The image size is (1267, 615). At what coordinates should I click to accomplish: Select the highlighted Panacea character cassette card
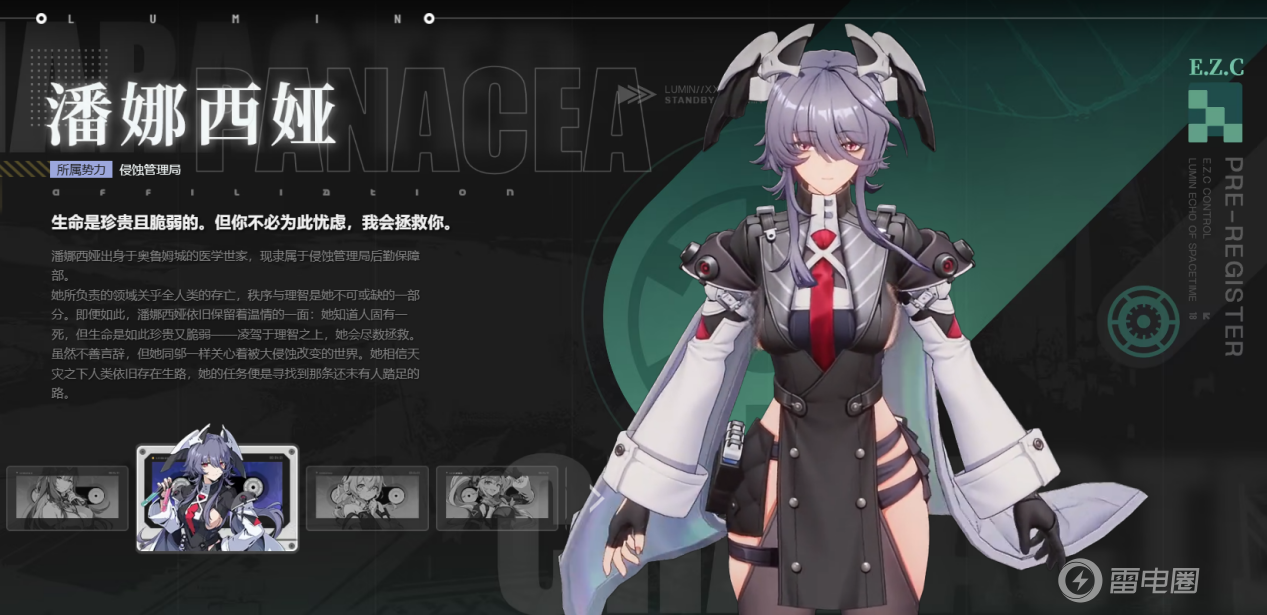[217, 498]
